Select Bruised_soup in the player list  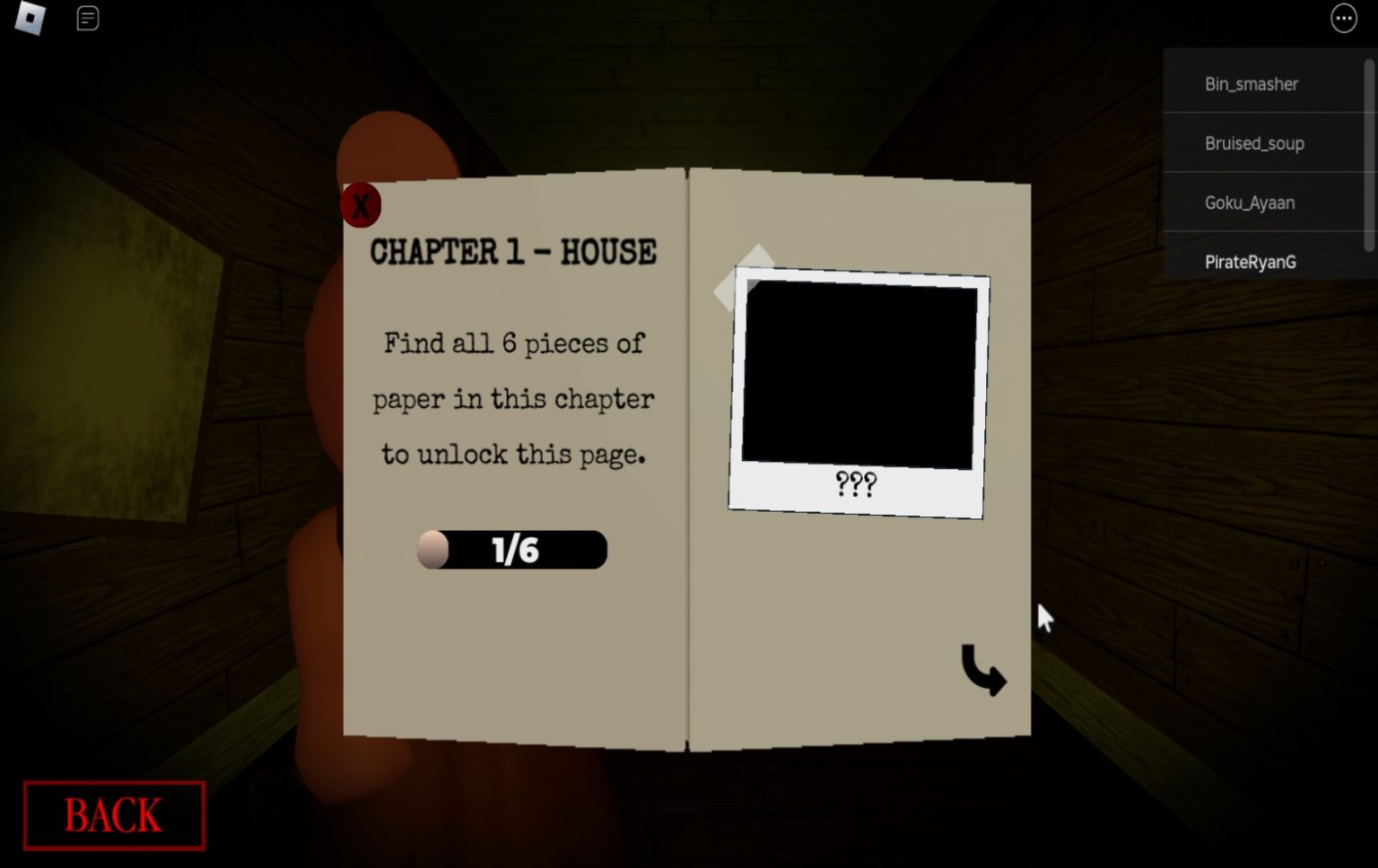point(1254,143)
